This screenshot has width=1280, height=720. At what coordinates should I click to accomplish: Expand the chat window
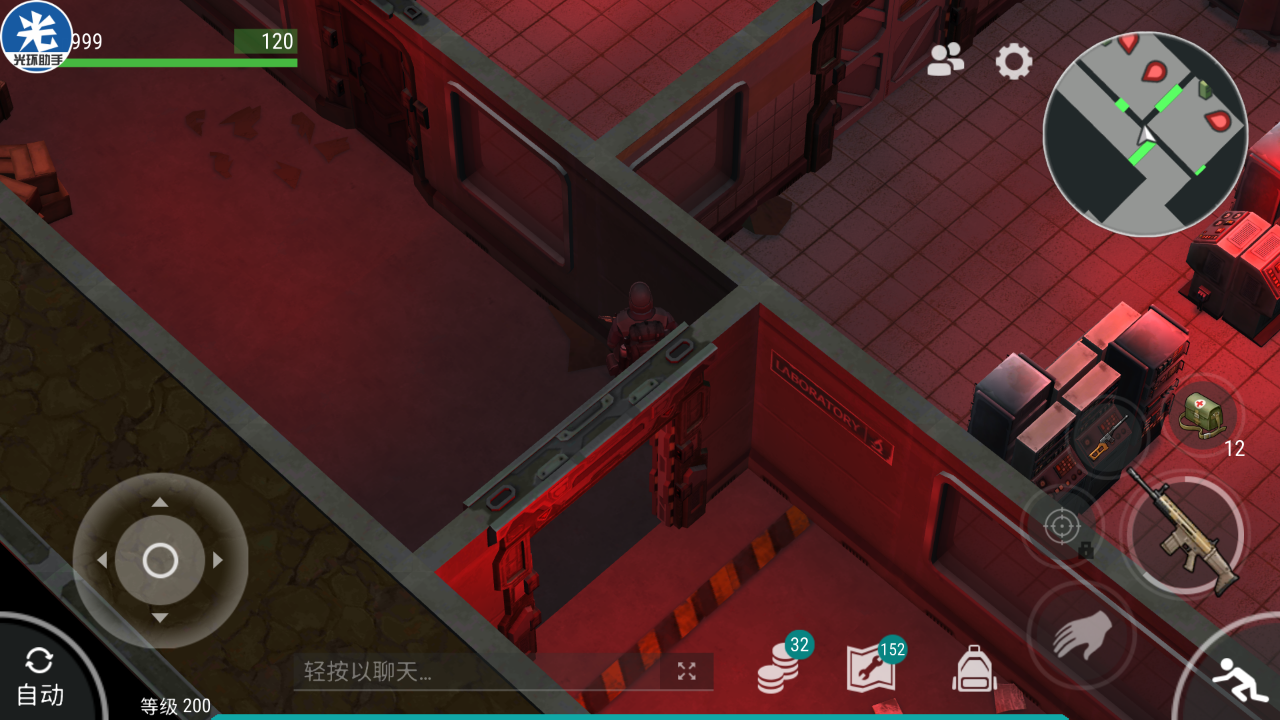click(686, 671)
